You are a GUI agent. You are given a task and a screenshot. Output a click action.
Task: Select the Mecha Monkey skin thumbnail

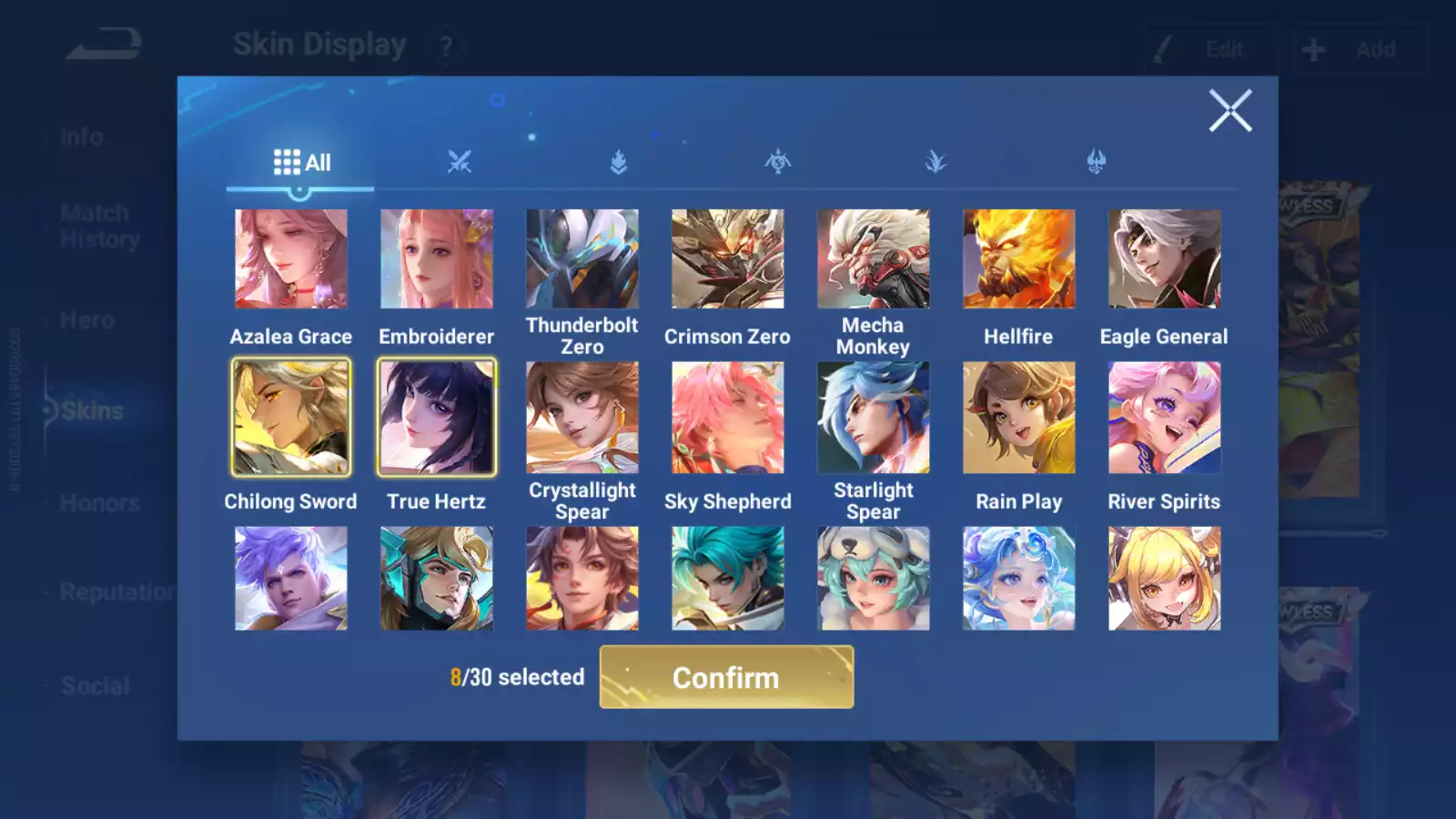[x=874, y=258]
